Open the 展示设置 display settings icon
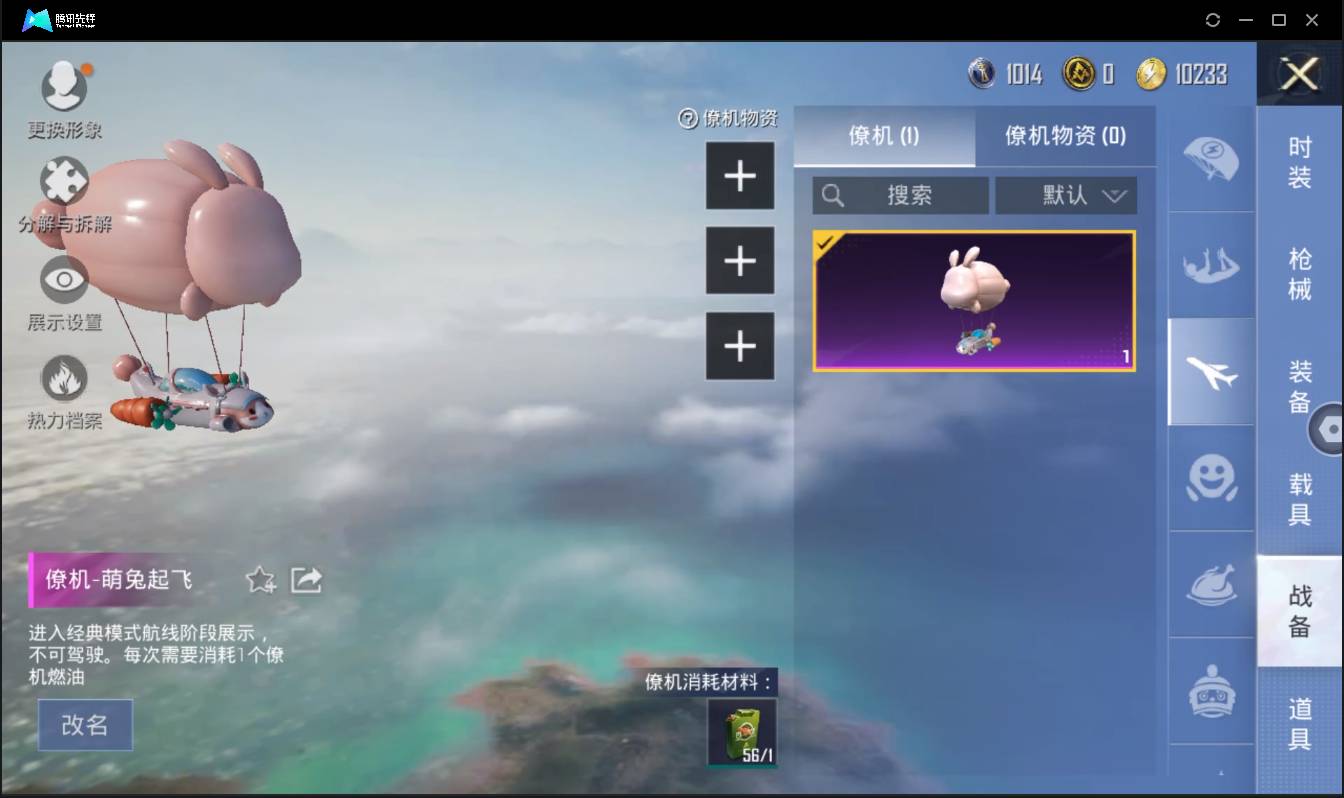 pos(64,280)
